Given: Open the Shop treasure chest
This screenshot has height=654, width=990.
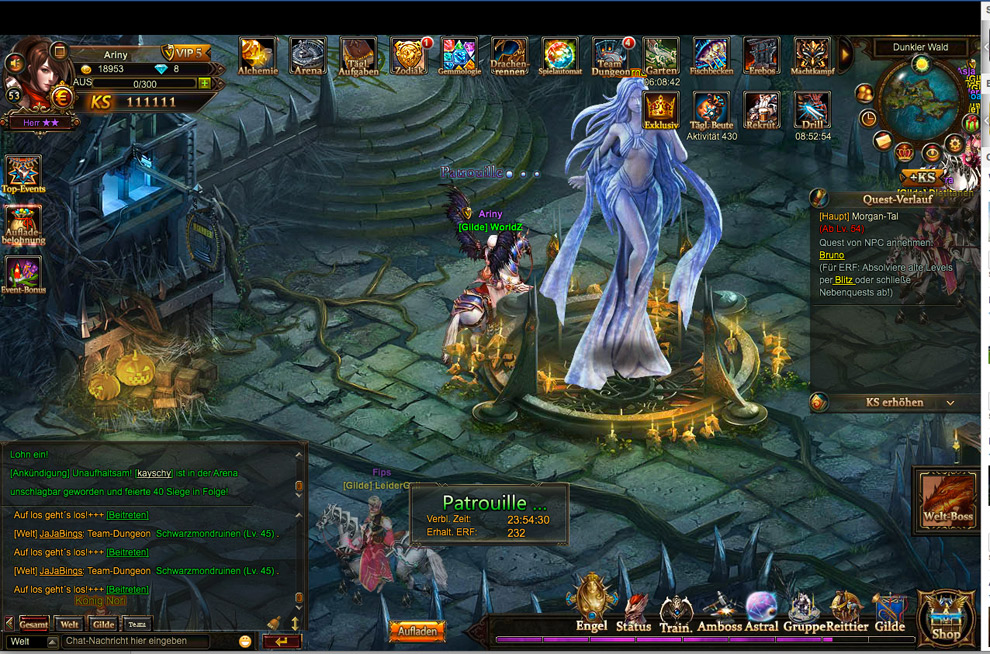Looking at the screenshot, I should [946, 617].
